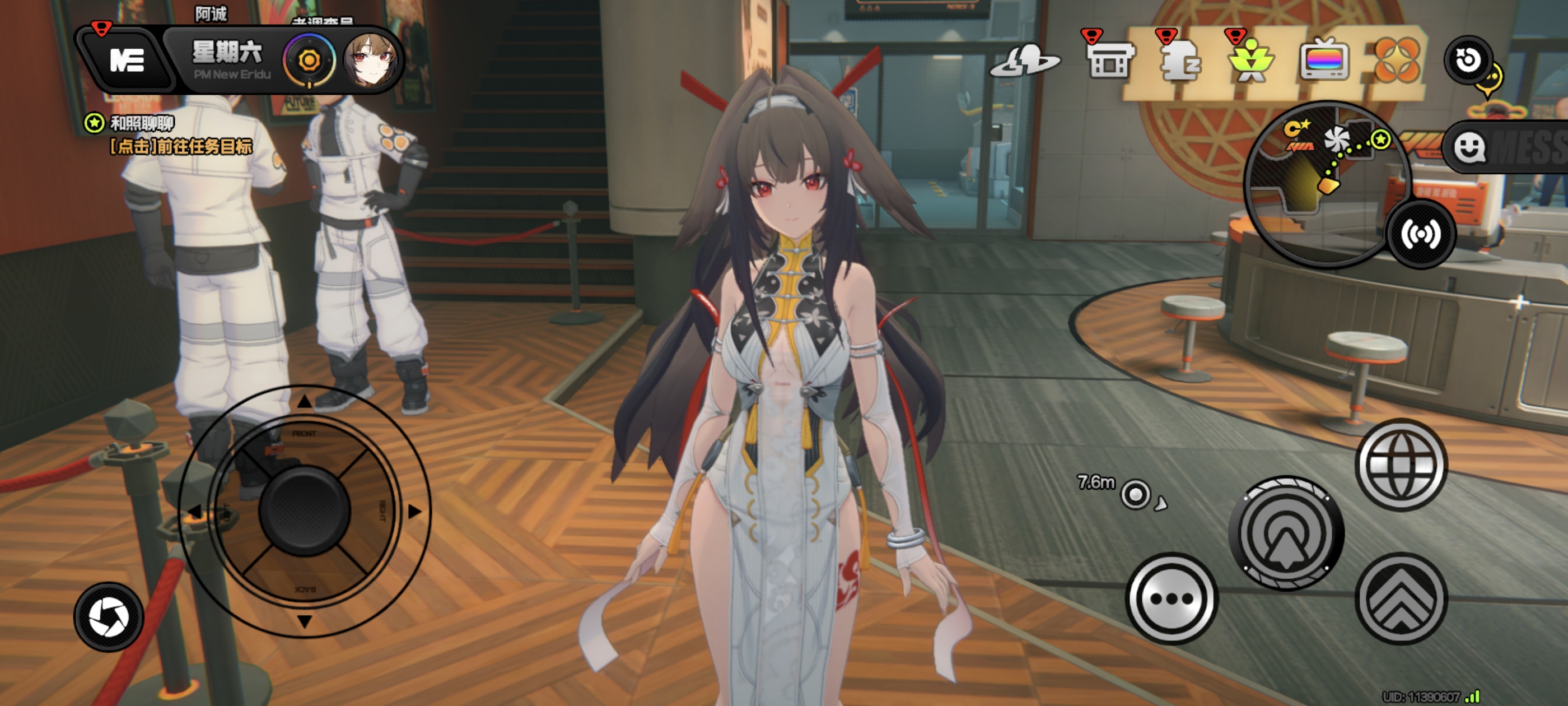Open the three-dots more options button
Screen dimensions: 1568x706
point(1171,598)
